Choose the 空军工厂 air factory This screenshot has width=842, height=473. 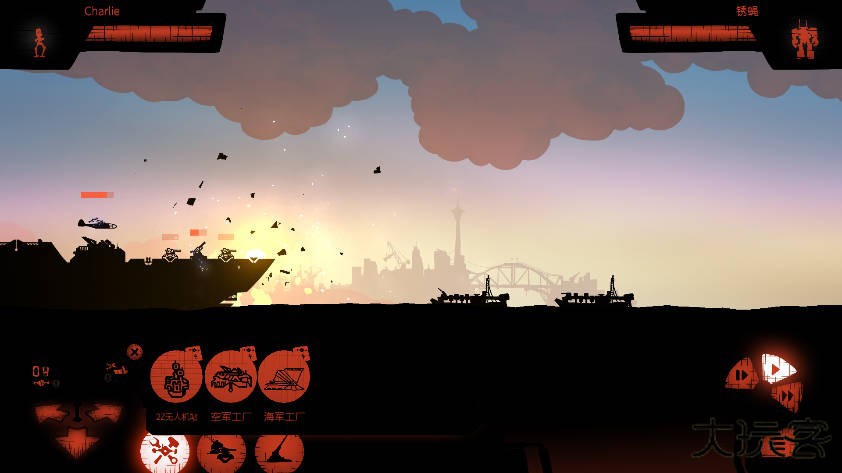tap(231, 377)
